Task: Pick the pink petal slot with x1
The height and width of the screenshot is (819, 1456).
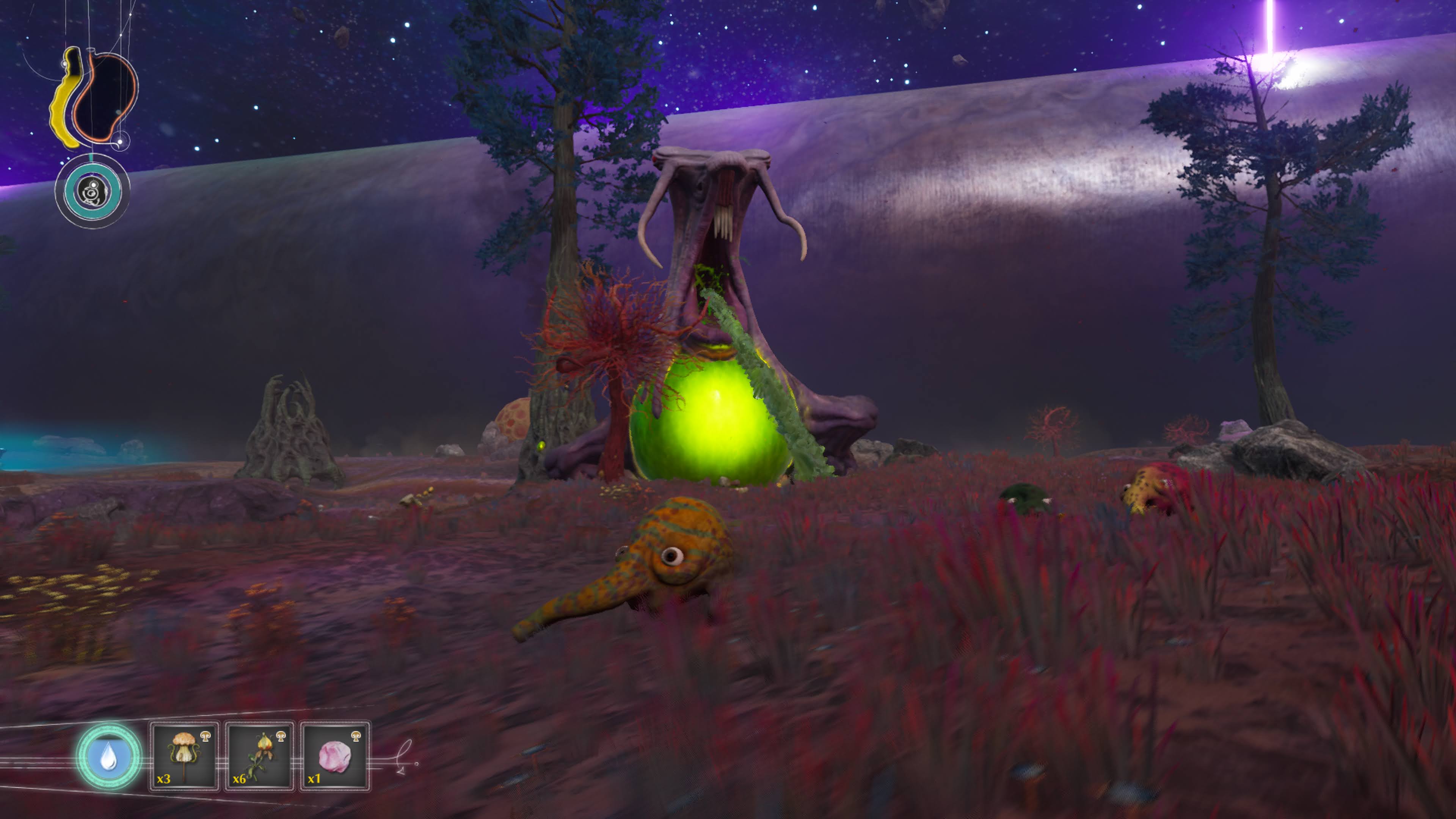Action: point(334,756)
